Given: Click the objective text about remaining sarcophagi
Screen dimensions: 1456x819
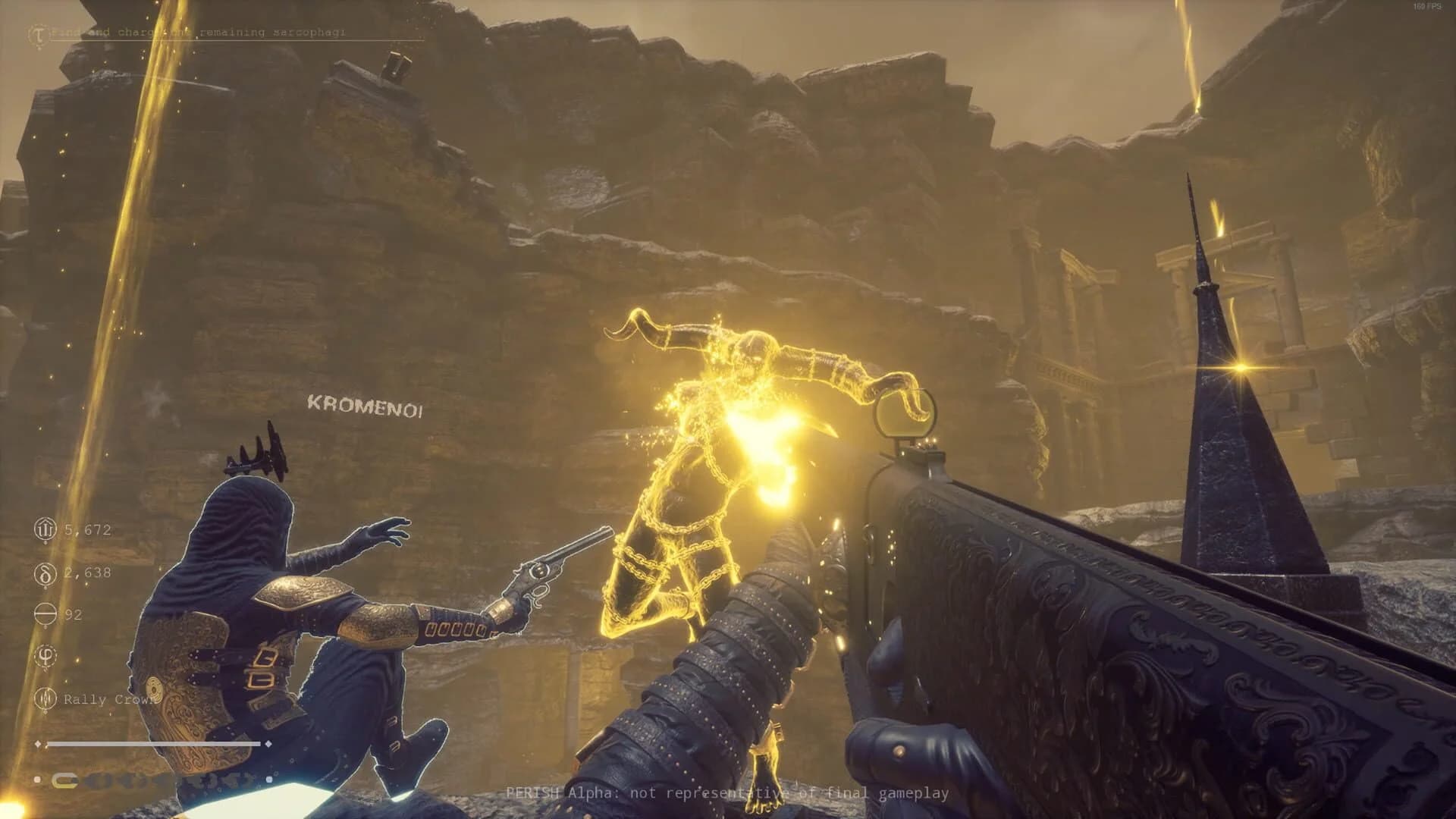Looking at the screenshot, I should click(x=201, y=32).
